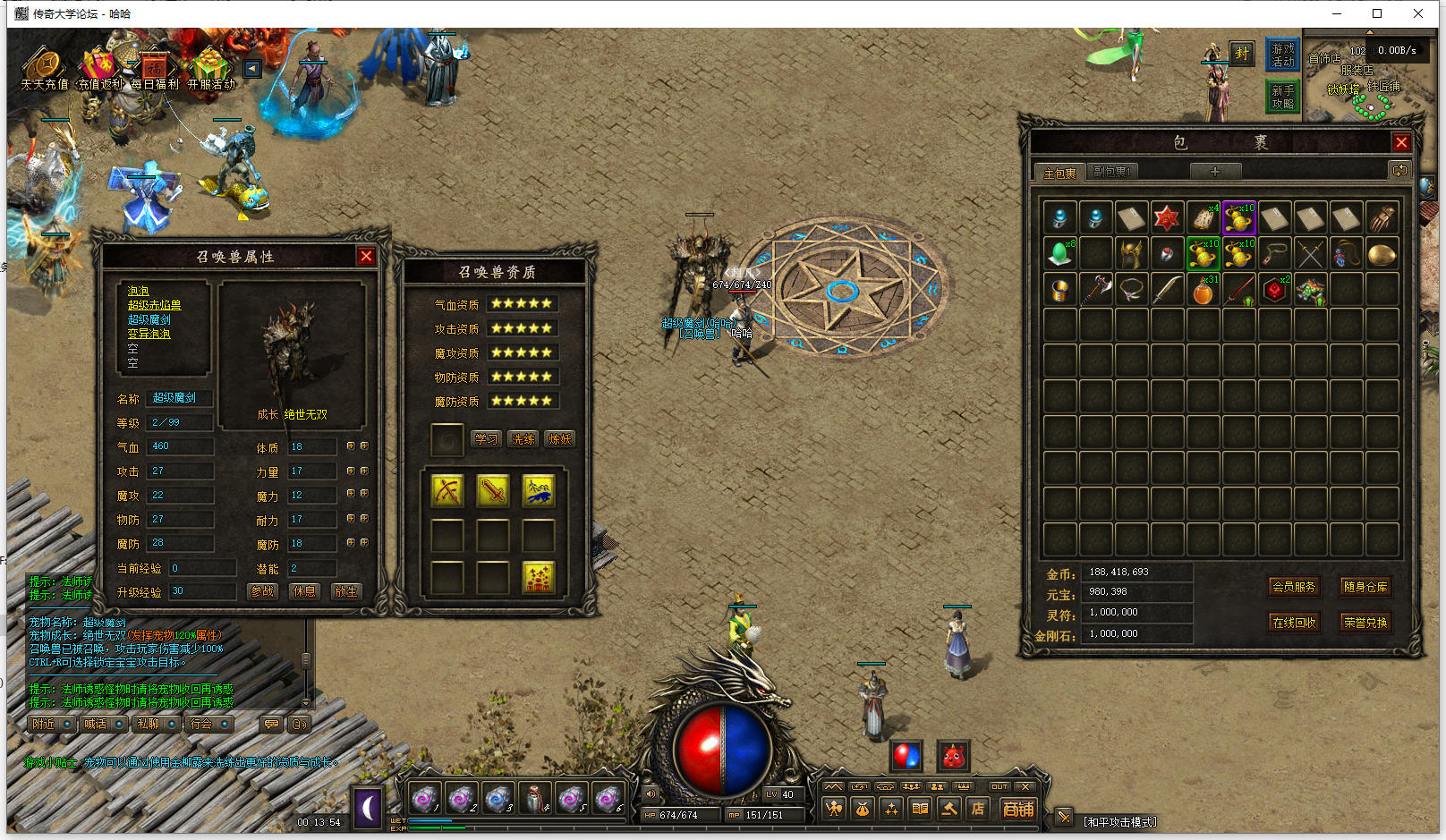Open the 随身仓库 portable warehouse
1446x840 pixels.
pyautogui.click(x=1365, y=587)
